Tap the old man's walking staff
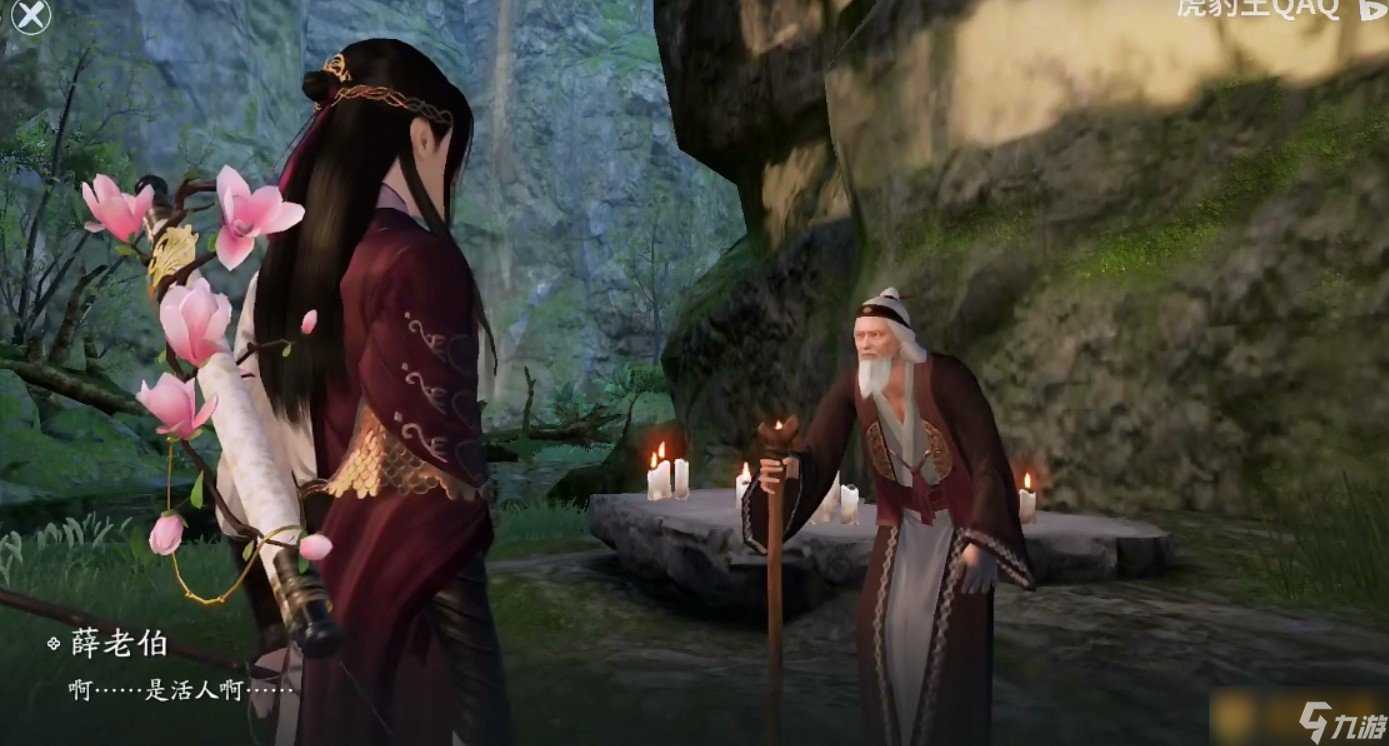 775,600
